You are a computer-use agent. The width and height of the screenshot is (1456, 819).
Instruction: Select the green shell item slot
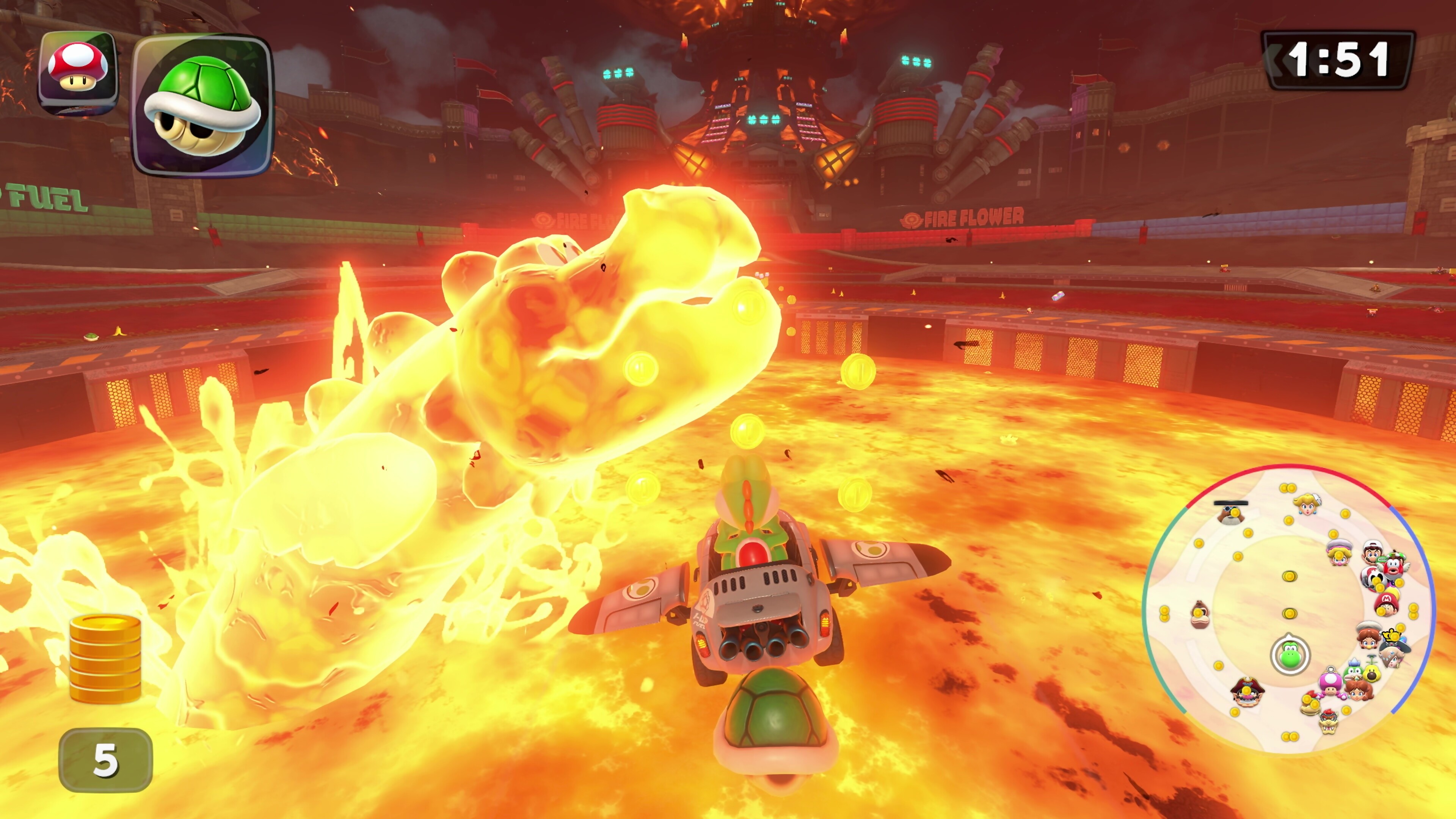[x=202, y=106]
